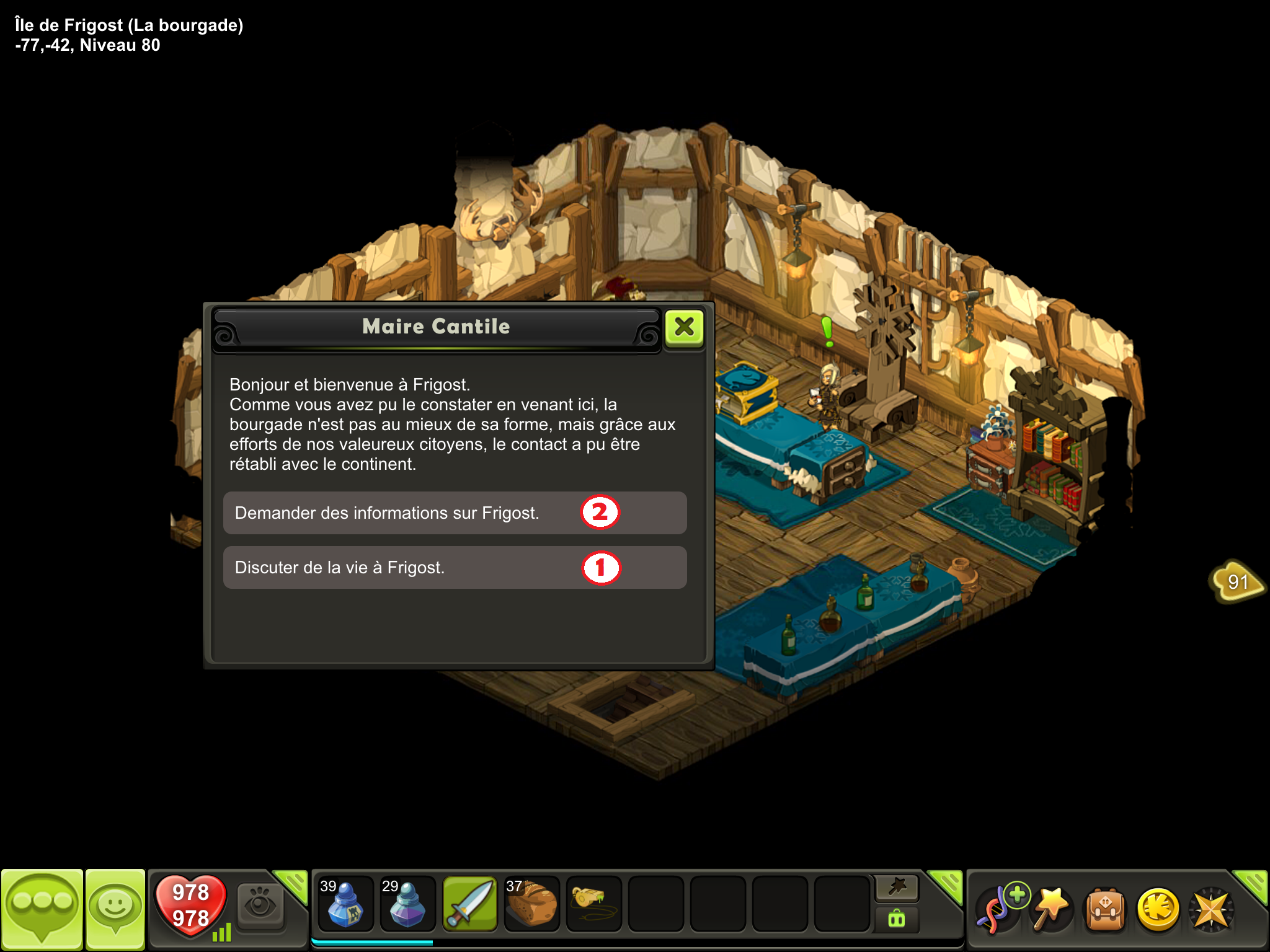The width and height of the screenshot is (1270, 952).
Task: Choose "Demander des informations sur Frigost"
Action: tap(455, 513)
